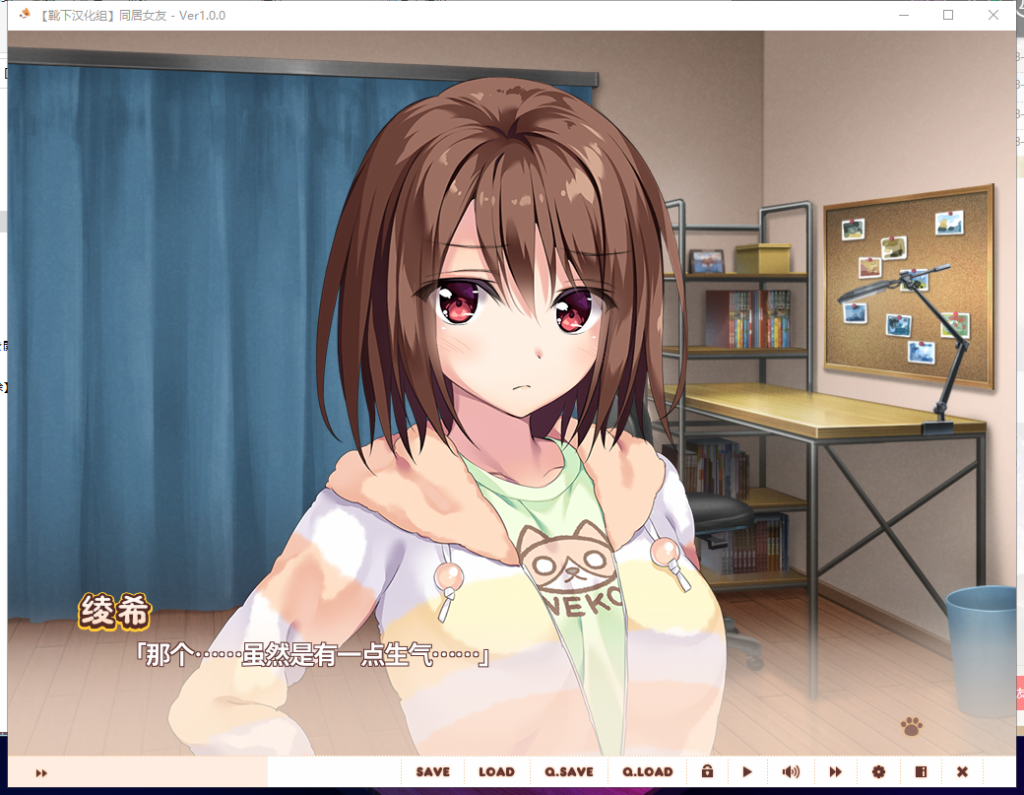Open settings via the gear icon
Viewport: 1024px width, 795px height.
click(878, 772)
